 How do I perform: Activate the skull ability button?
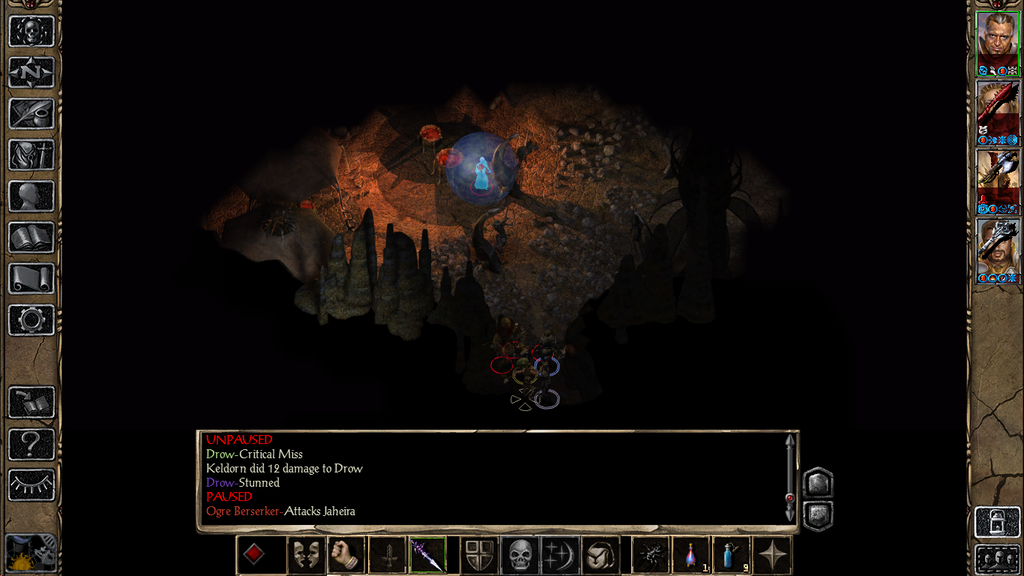click(520, 555)
